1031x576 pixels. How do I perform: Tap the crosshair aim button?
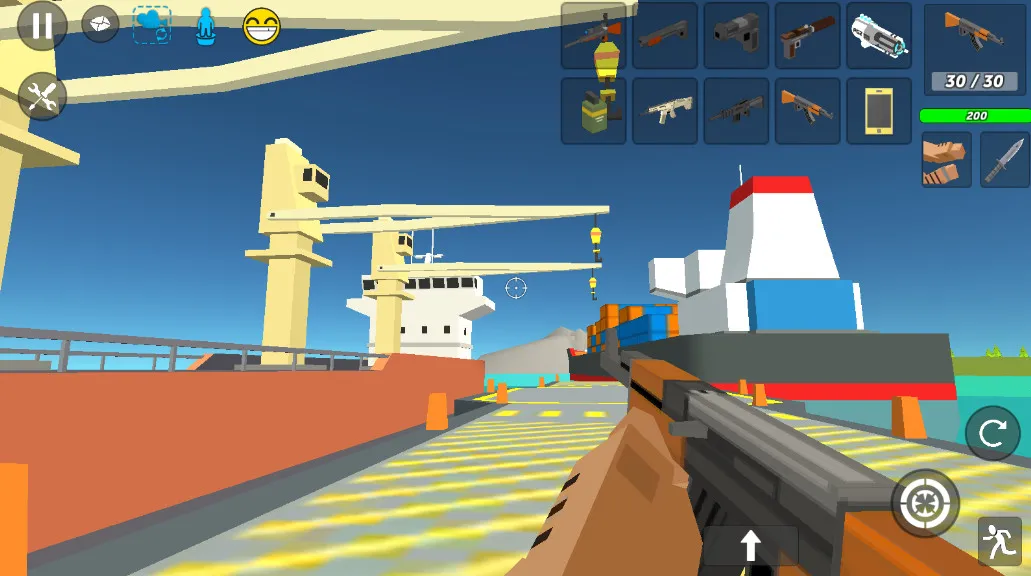[925, 503]
